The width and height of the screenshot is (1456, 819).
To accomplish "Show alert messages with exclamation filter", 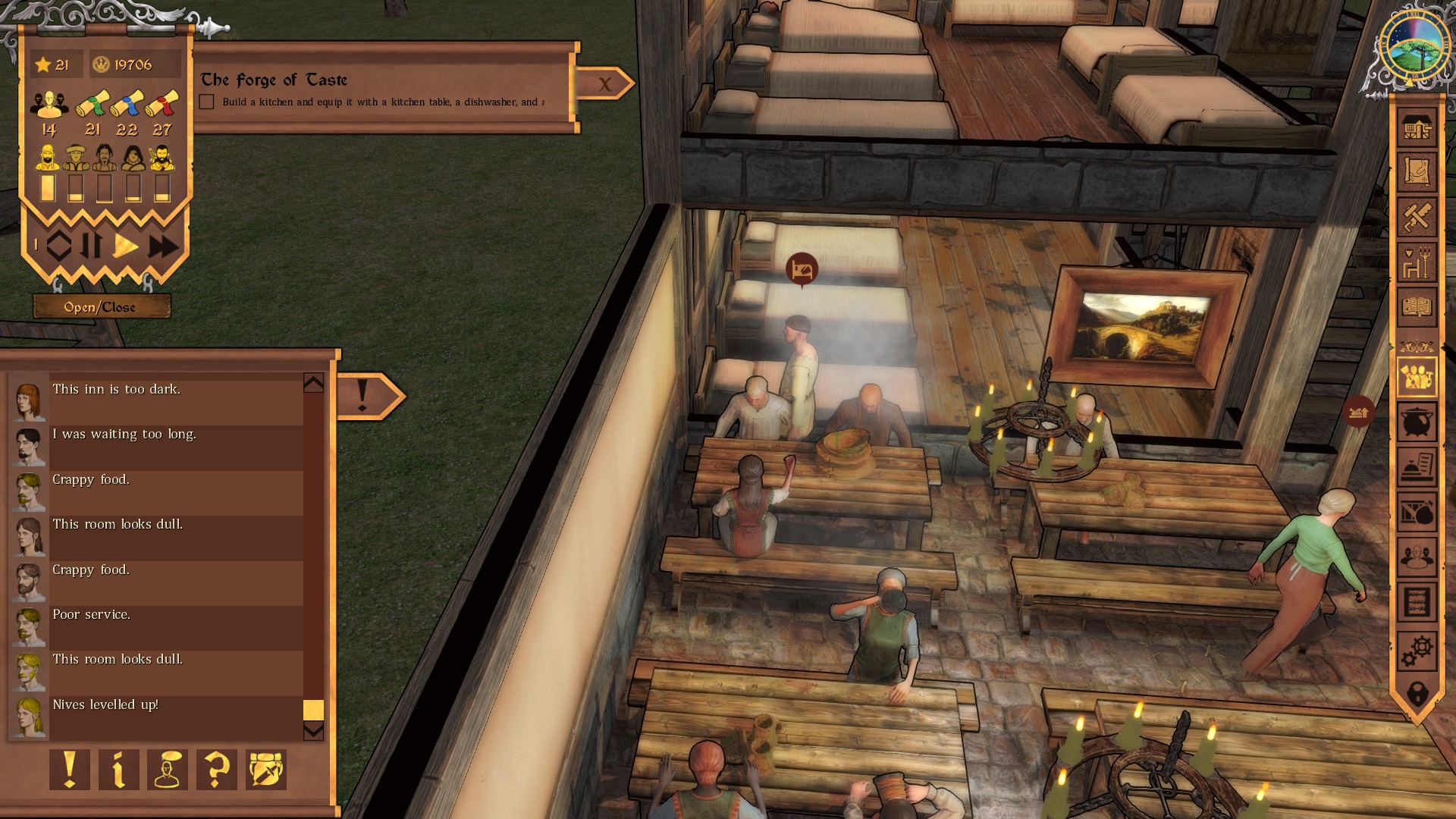I will pyautogui.click(x=70, y=770).
